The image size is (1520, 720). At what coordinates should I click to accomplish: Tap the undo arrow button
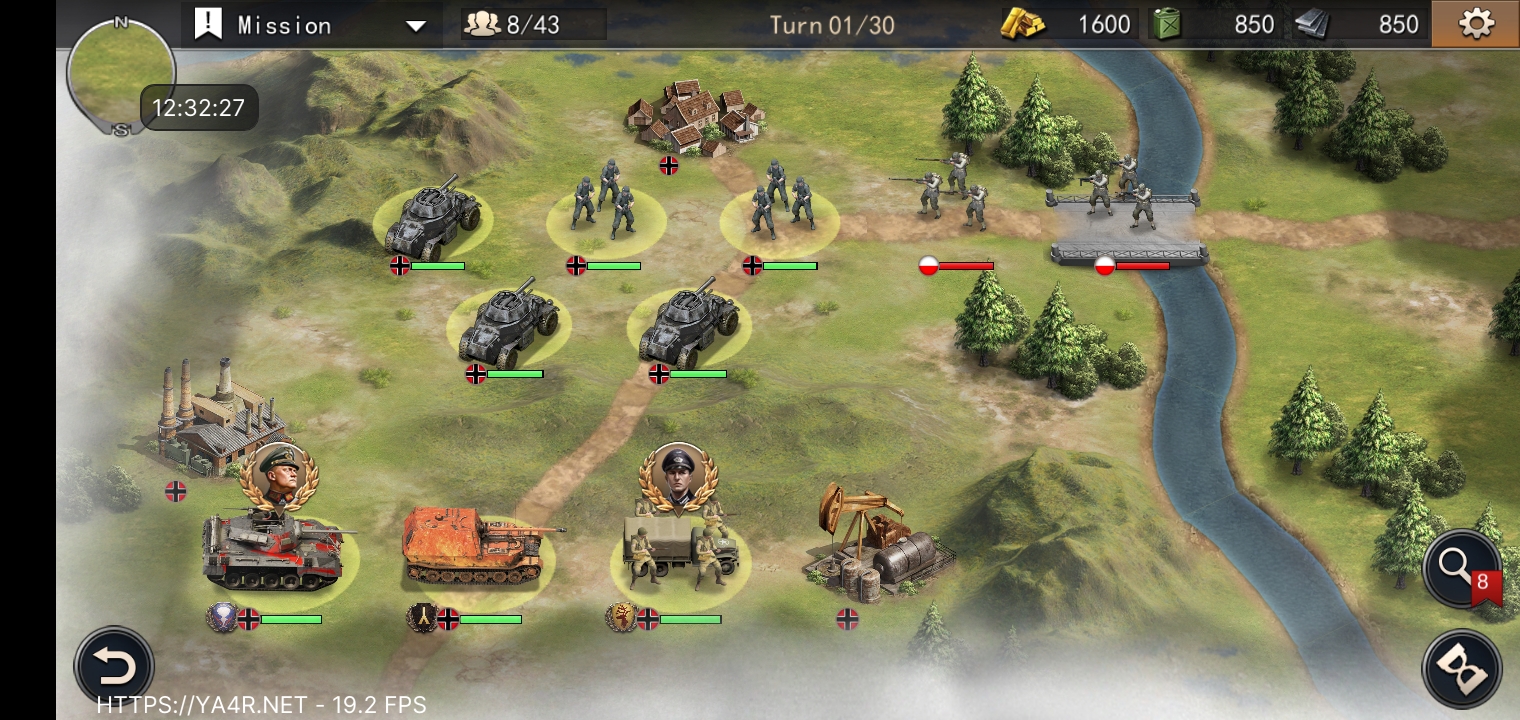[114, 666]
